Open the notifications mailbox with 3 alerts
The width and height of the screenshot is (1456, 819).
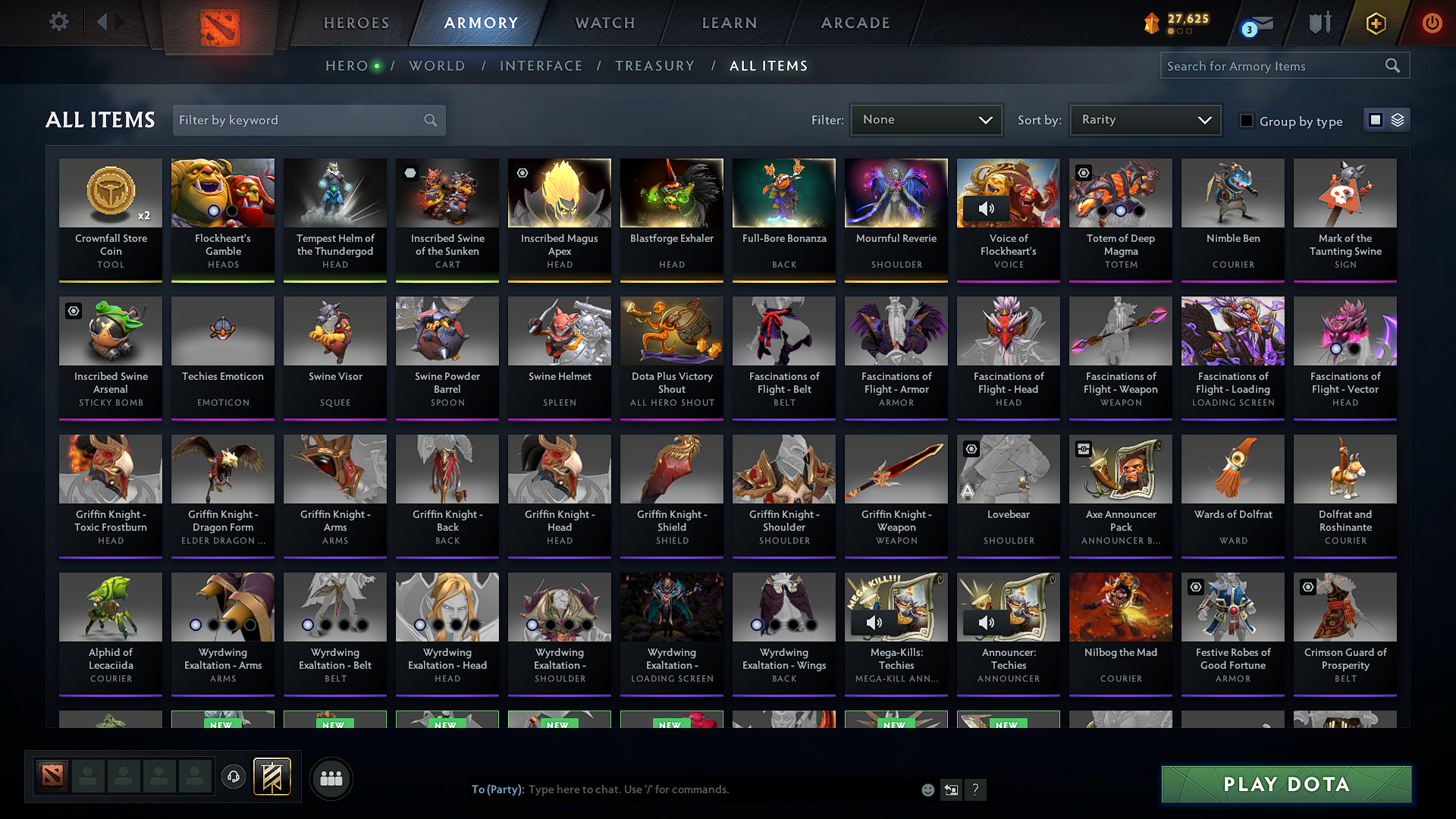(1256, 24)
